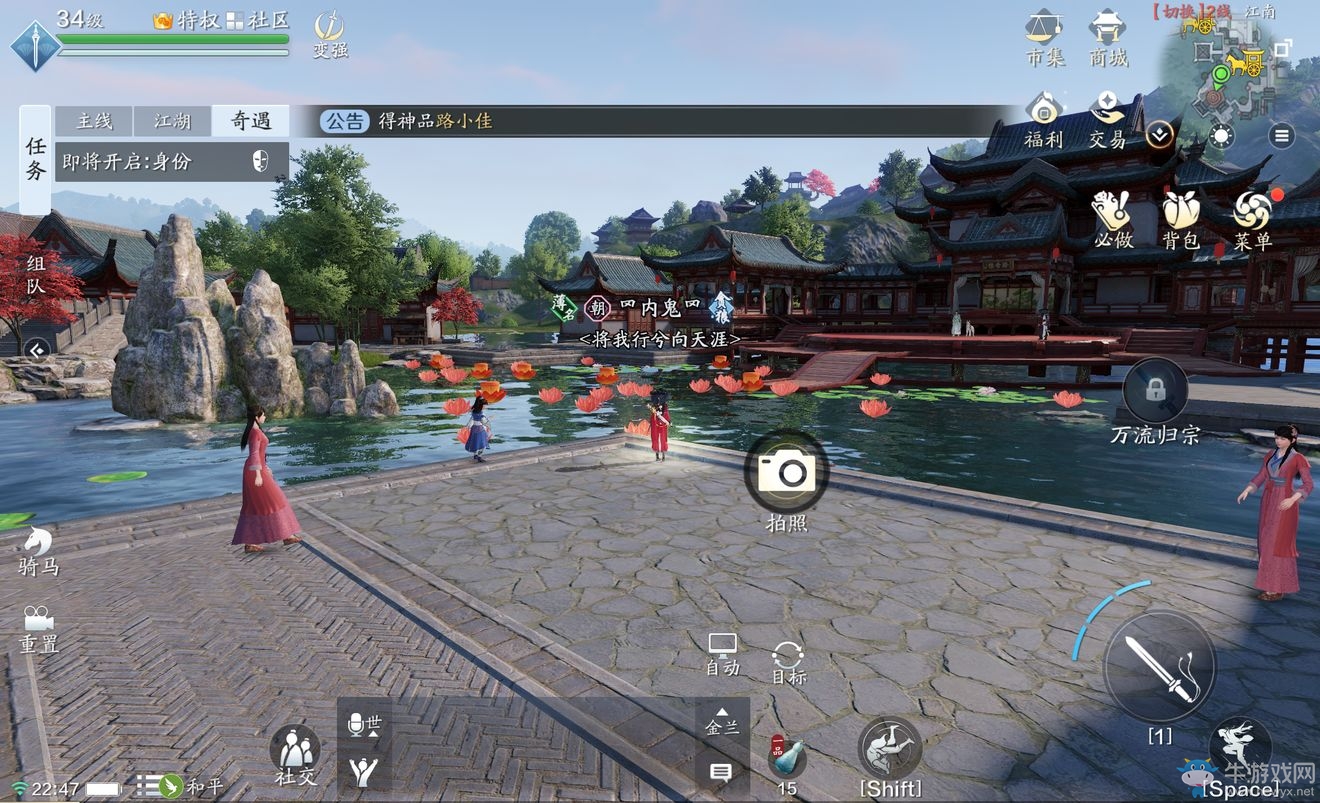
Task: Open the 福利 rewards menu
Action: [1044, 119]
